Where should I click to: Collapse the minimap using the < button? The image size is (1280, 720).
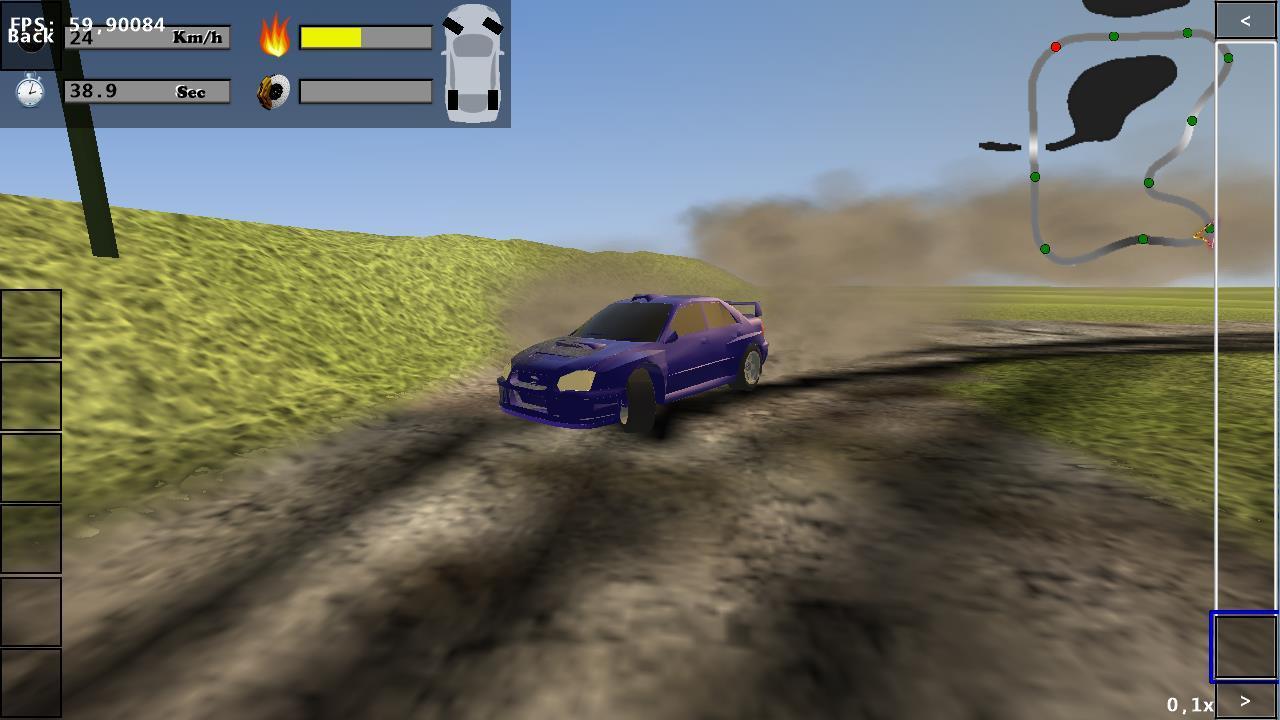click(1244, 18)
